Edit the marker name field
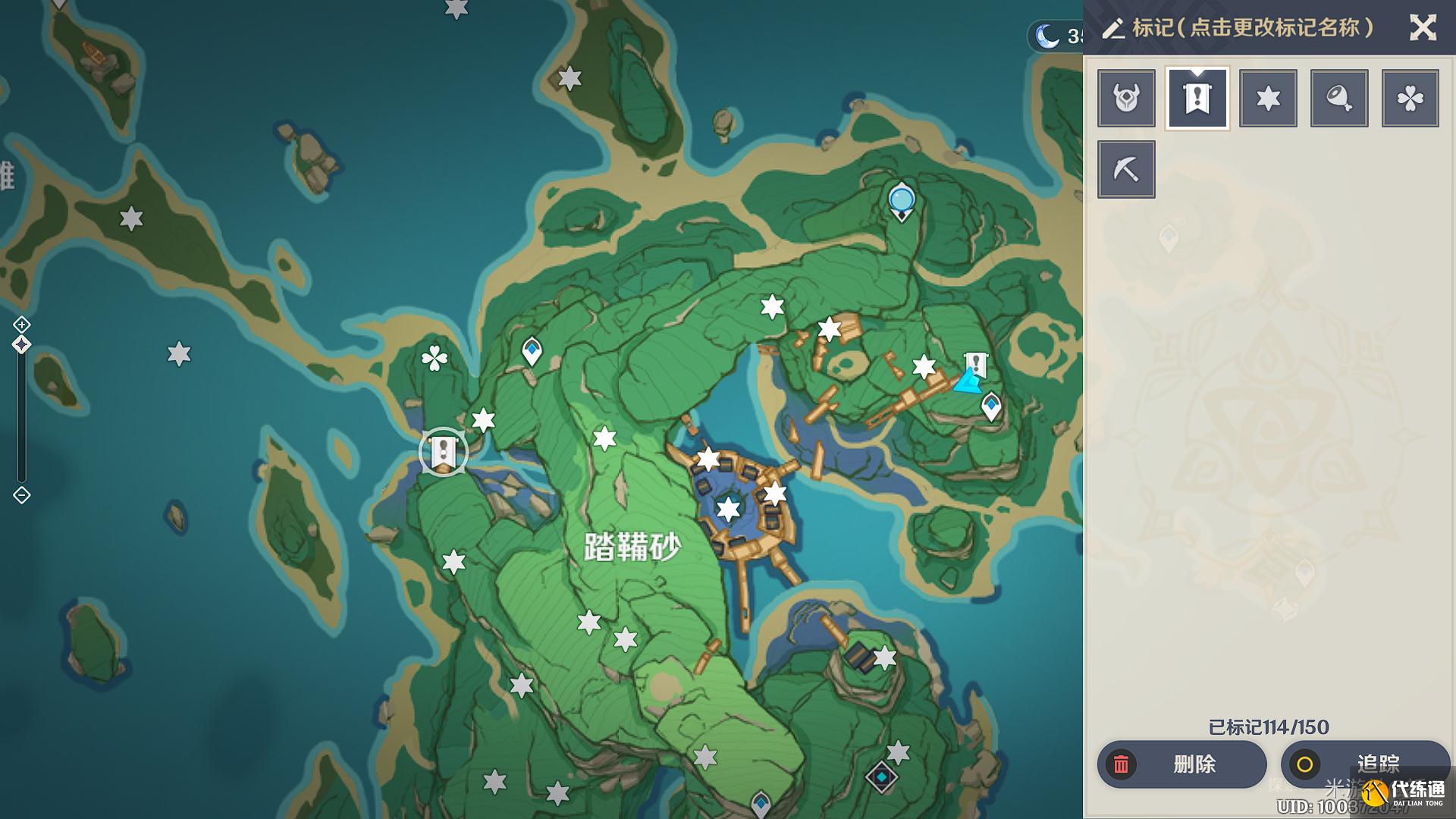This screenshot has height=819, width=1456. pyautogui.click(x=1251, y=28)
